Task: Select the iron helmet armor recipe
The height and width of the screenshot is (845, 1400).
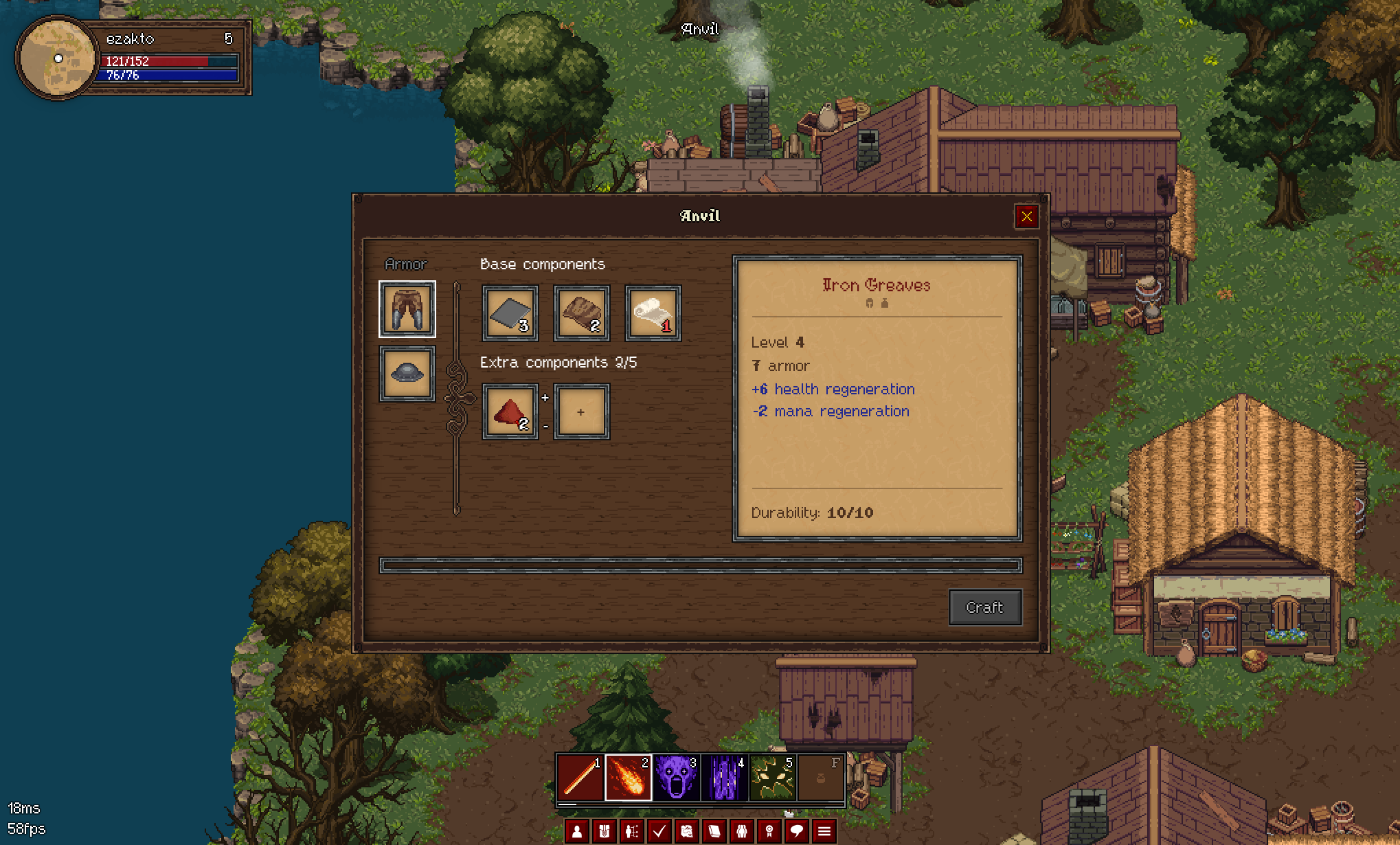Action: (x=407, y=374)
